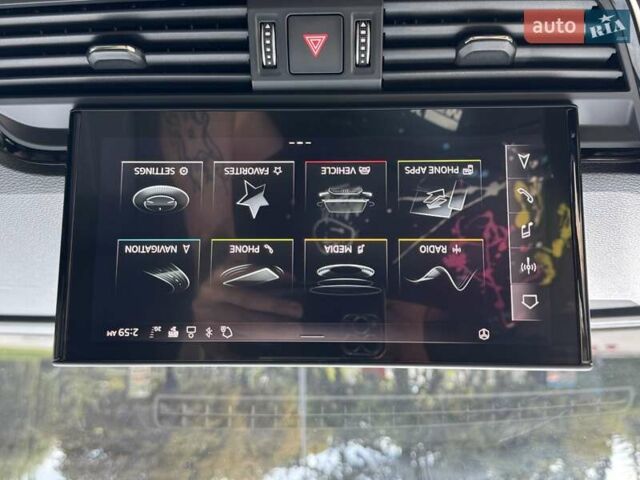Open the Media tile
The image size is (640, 480).
345,268
